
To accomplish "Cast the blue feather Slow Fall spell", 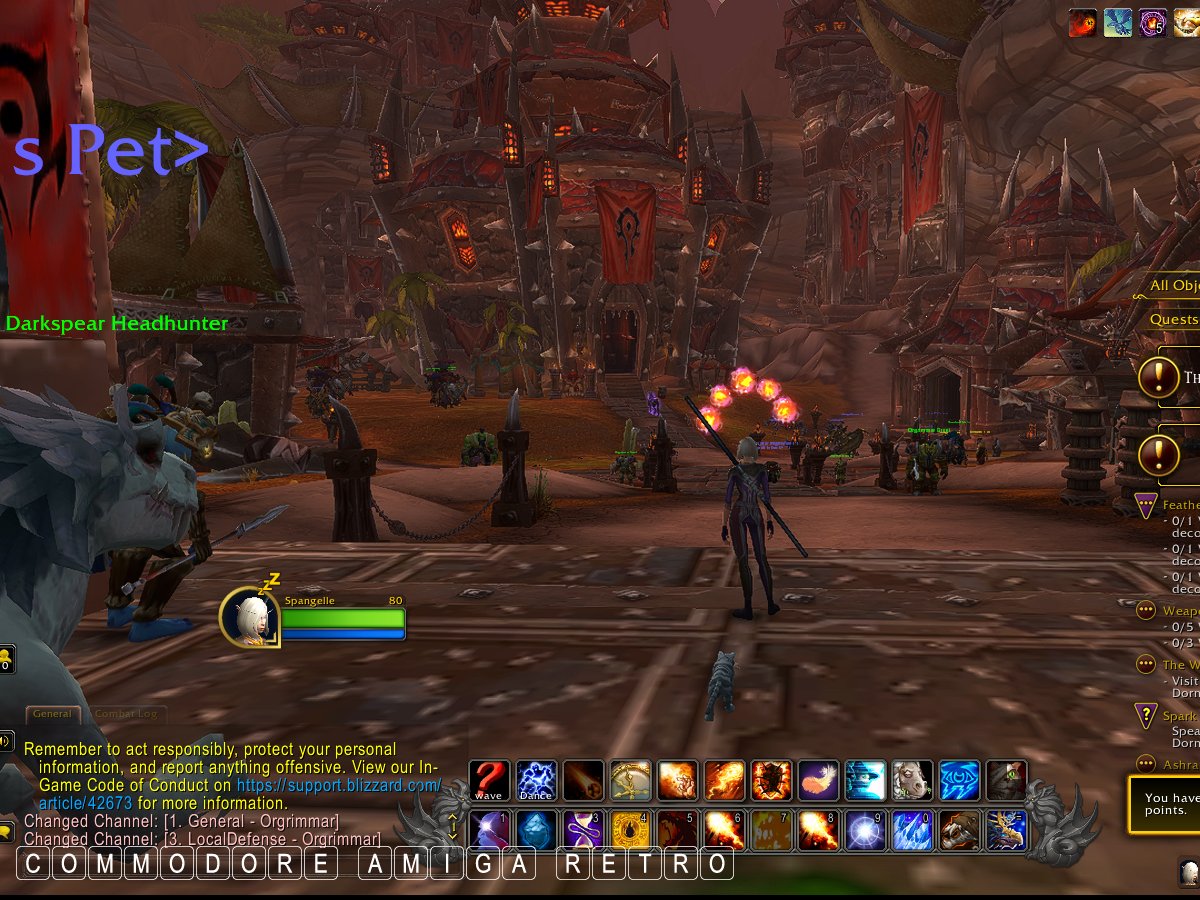I will (x=819, y=780).
